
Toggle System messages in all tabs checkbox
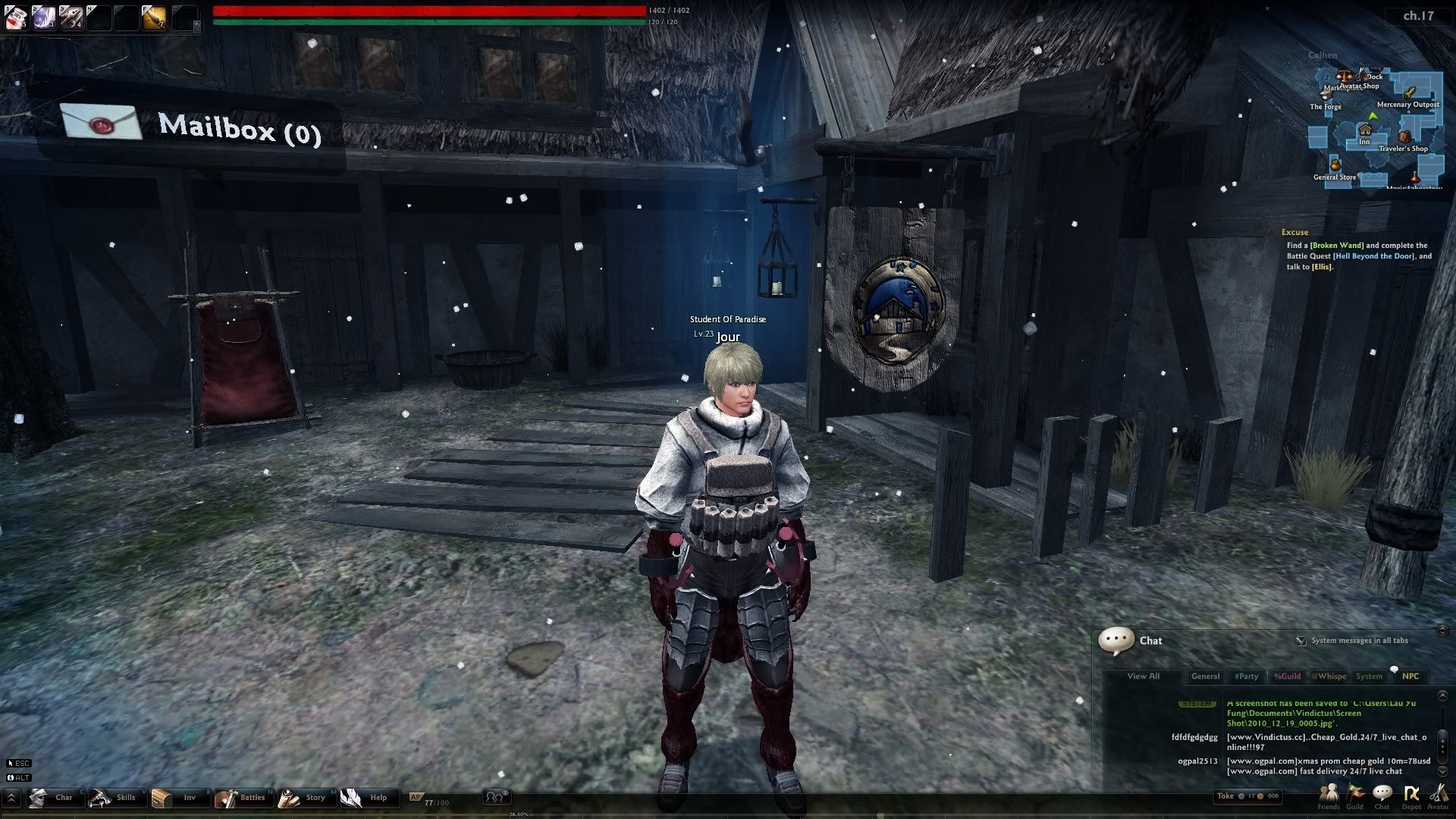point(1301,641)
